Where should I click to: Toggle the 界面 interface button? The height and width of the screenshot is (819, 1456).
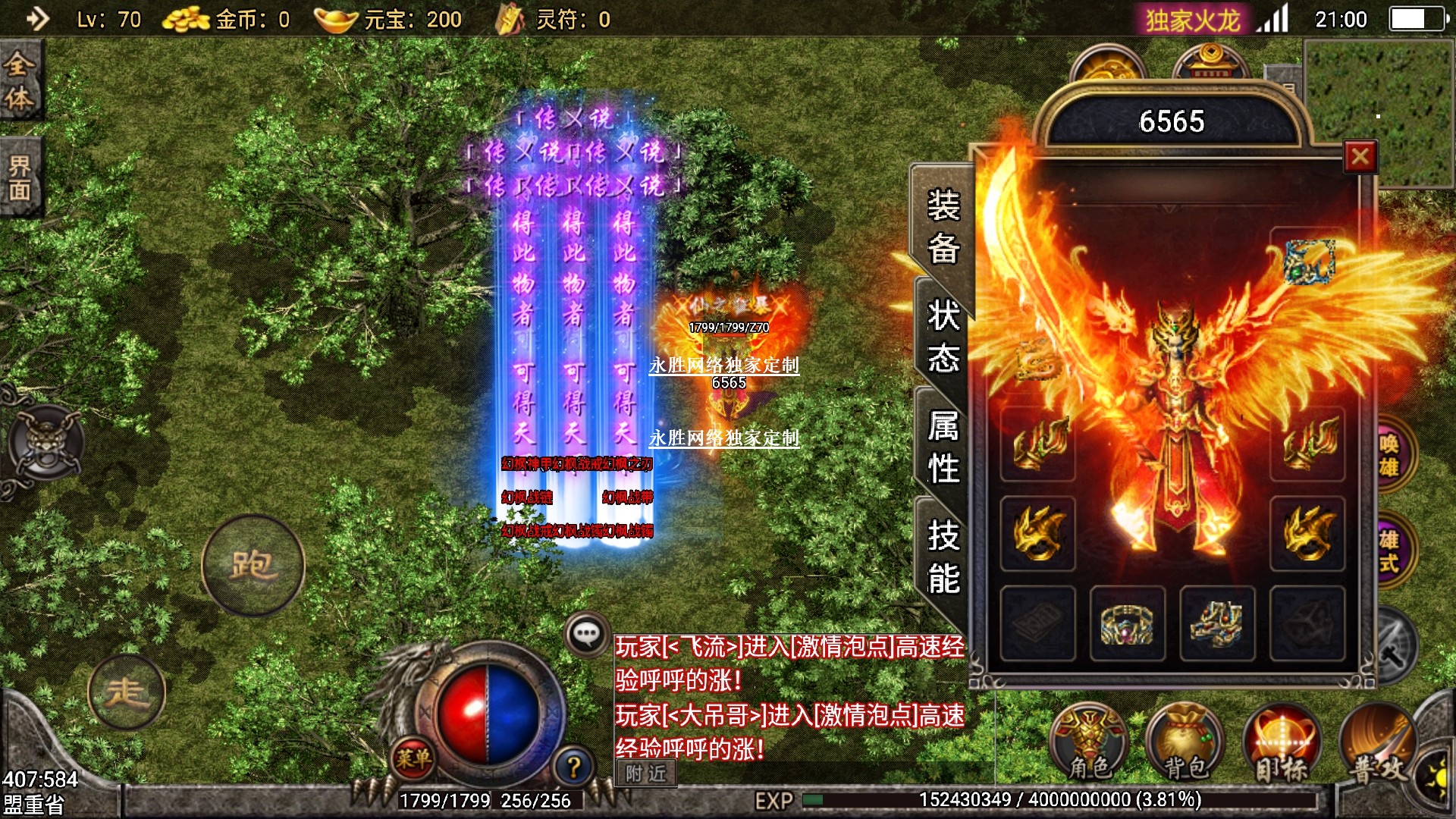click(x=20, y=177)
